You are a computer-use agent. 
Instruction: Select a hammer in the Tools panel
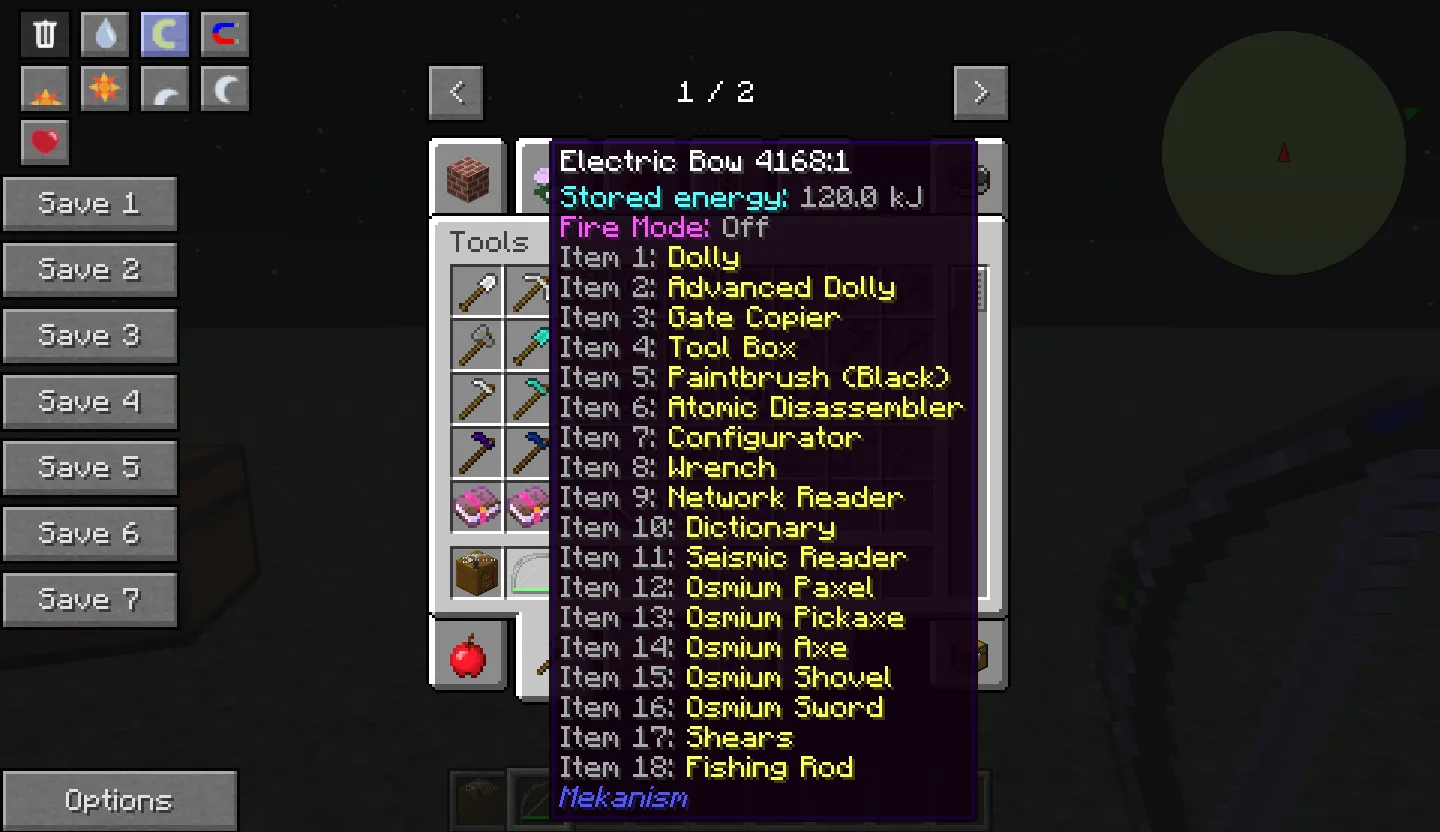[x=478, y=447]
